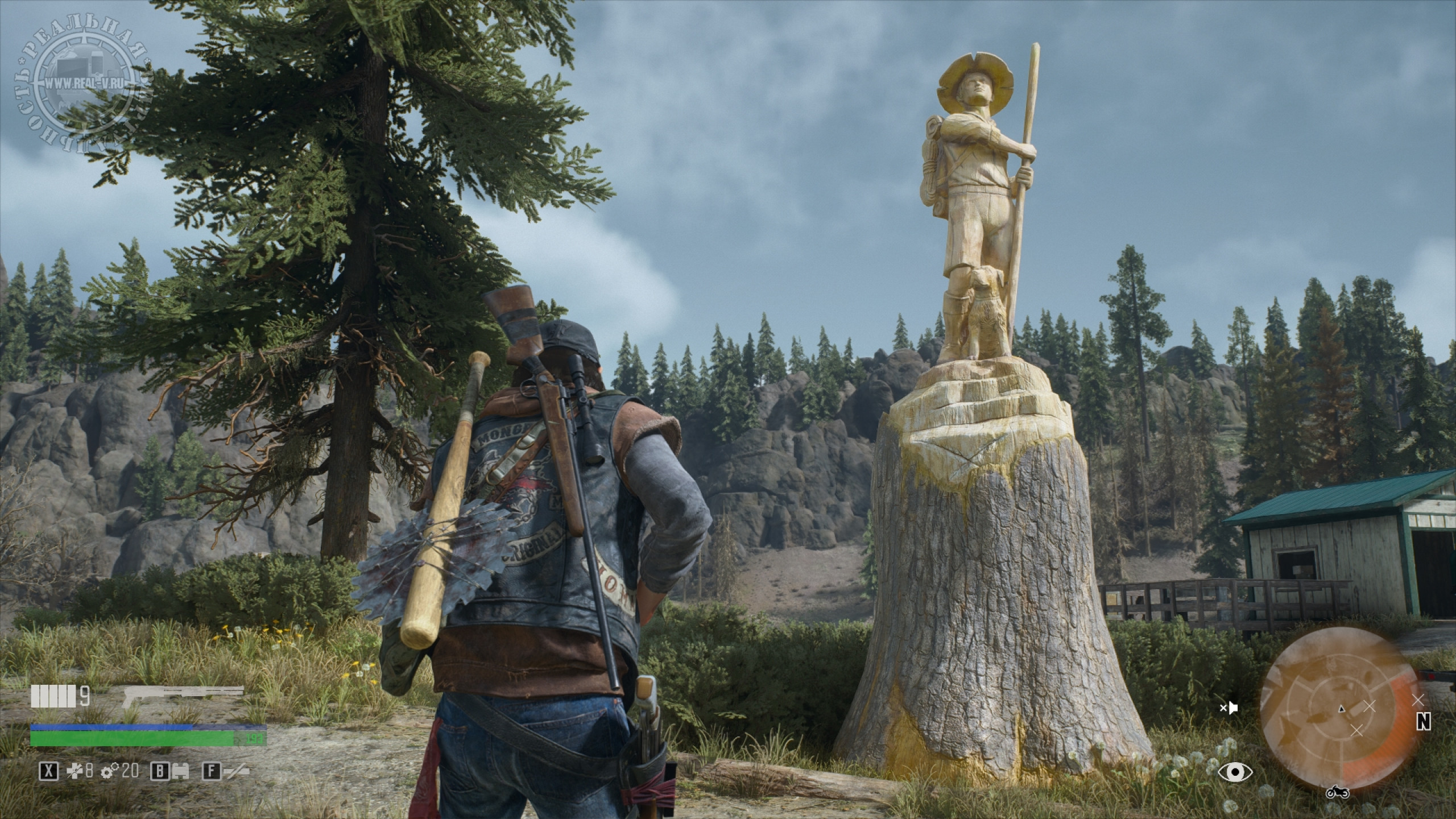Use the medkit healing cross icon
1456x819 pixels.
coord(75,771)
